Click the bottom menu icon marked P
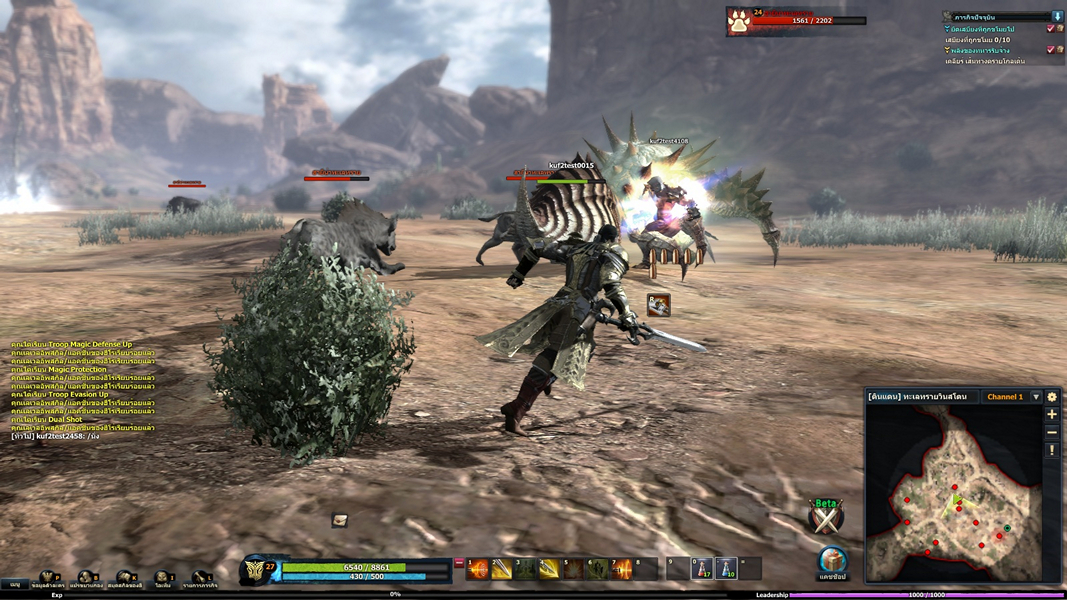Screen dimensions: 1067x600 tap(47, 579)
